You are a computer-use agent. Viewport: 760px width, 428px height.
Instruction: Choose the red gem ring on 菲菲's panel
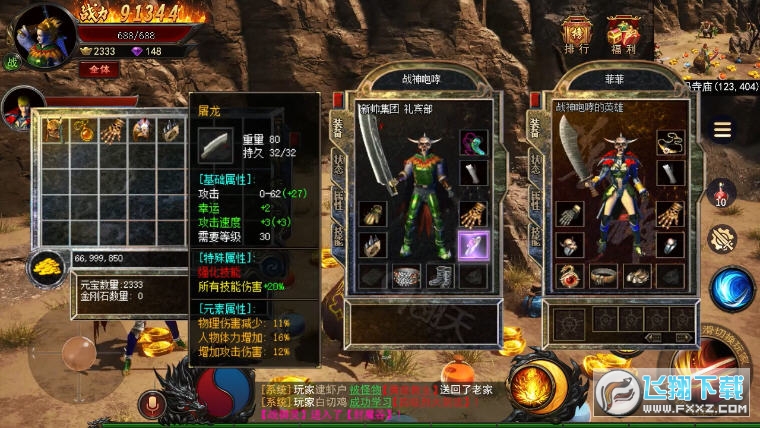coord(570,275)
